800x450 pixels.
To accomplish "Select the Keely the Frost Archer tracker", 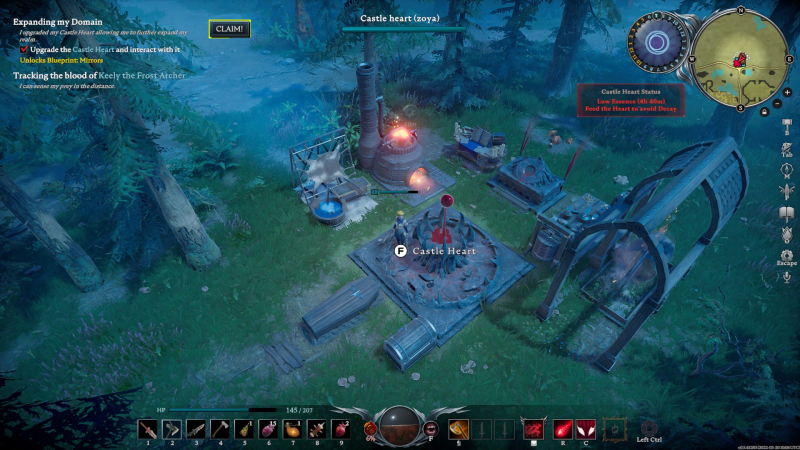I will (x=99, y=75).
